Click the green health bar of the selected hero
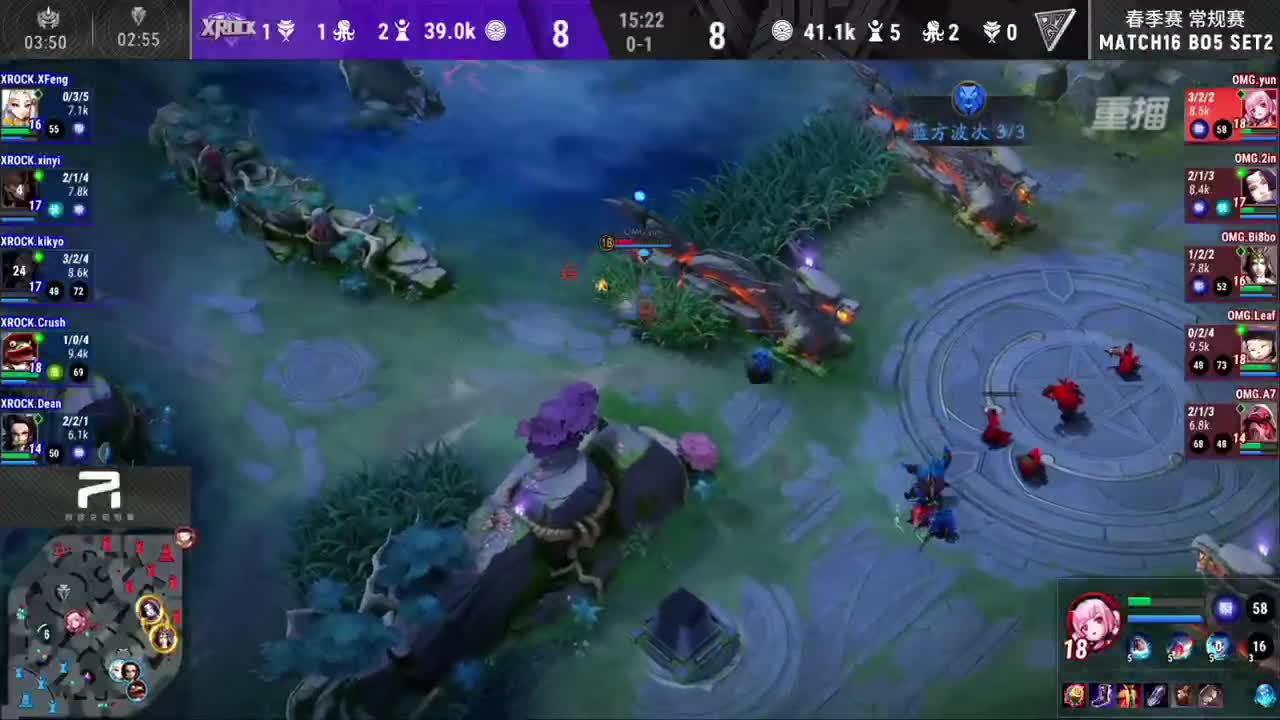The width and height of the screenshot is (1280, 720). pos(1140,600)
